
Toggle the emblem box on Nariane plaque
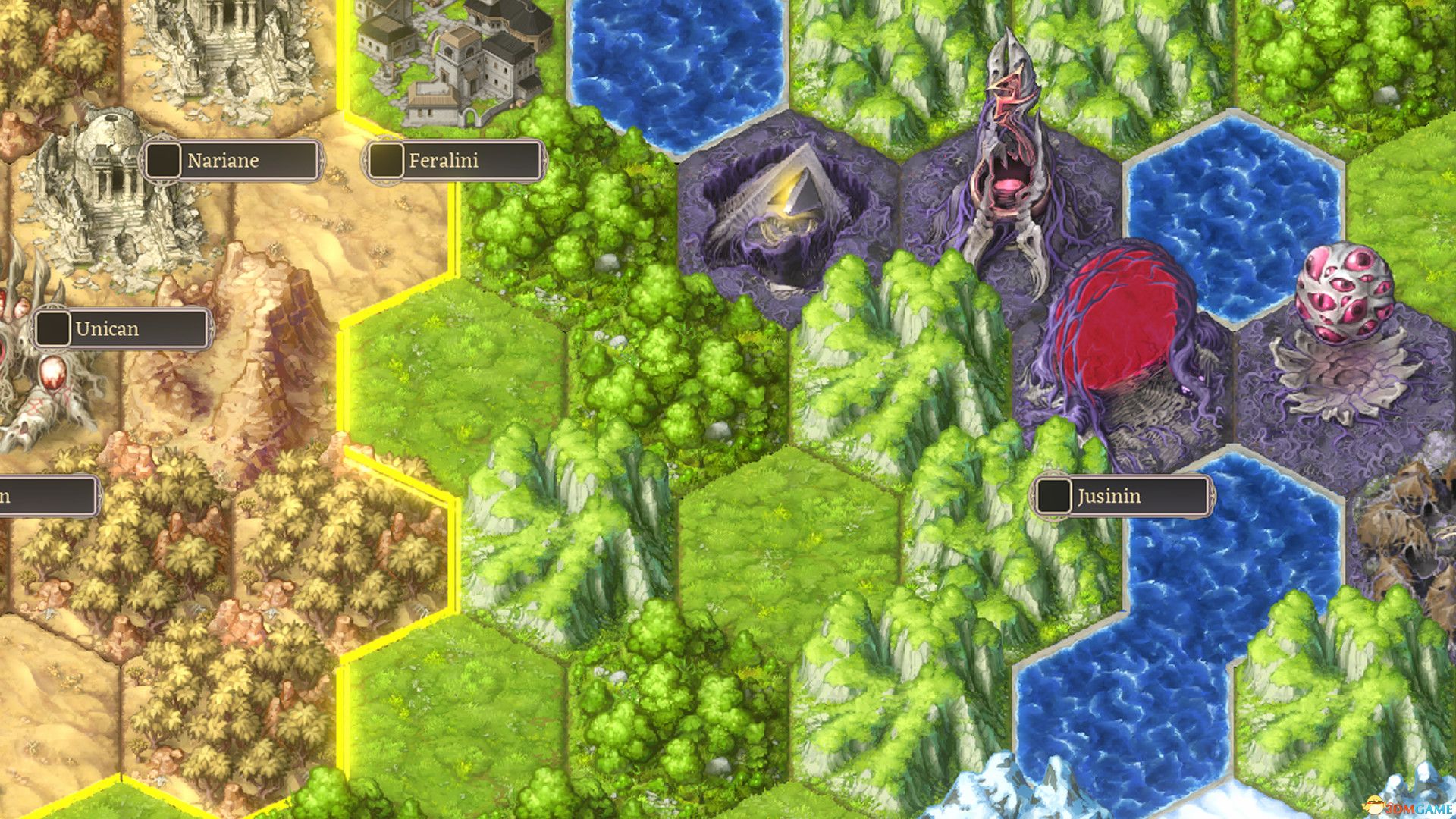coord(163,160)
